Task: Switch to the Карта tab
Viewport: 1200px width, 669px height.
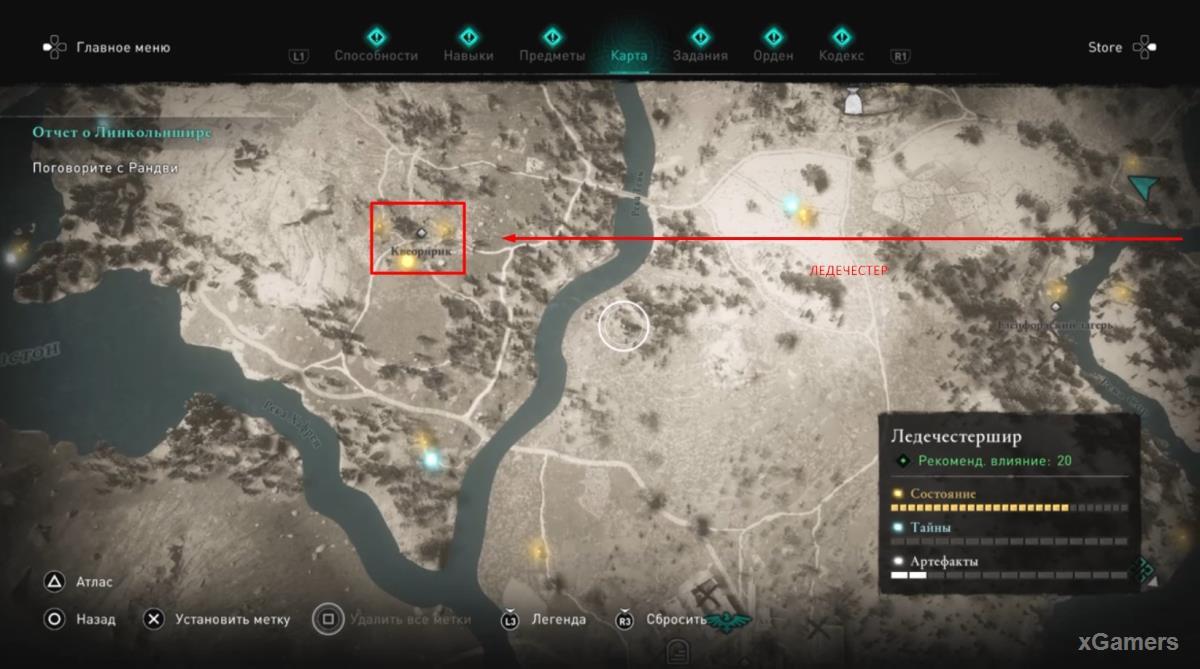Action: click(629, 55)
